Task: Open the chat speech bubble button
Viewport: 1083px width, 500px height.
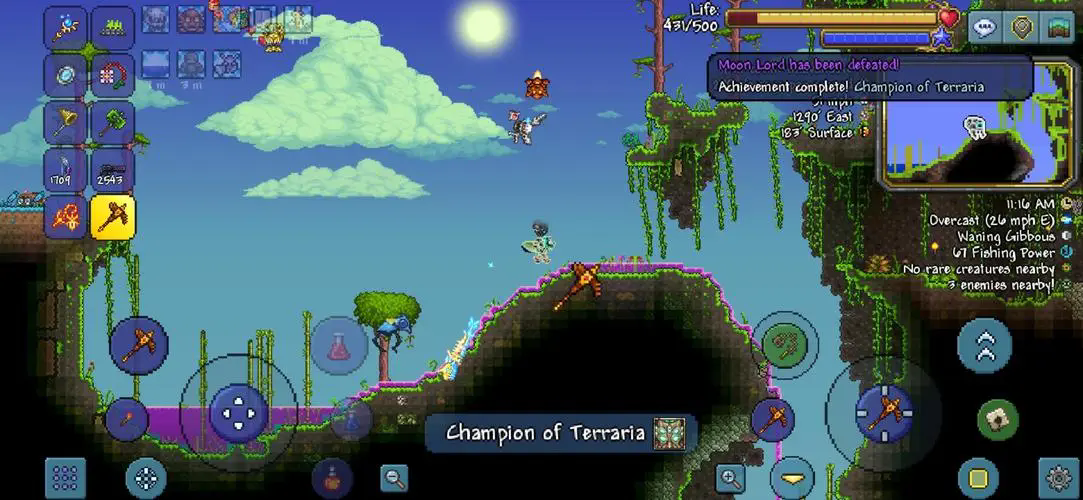Action: point(983,27)
